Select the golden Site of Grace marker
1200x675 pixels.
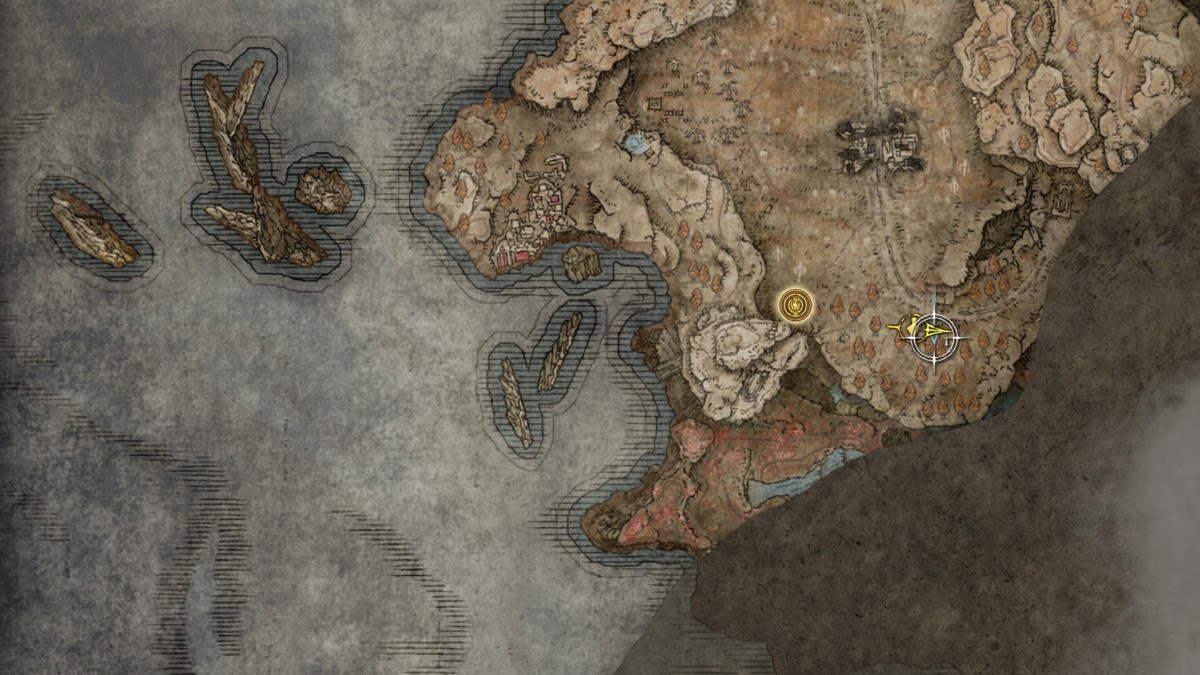point(795,302)
